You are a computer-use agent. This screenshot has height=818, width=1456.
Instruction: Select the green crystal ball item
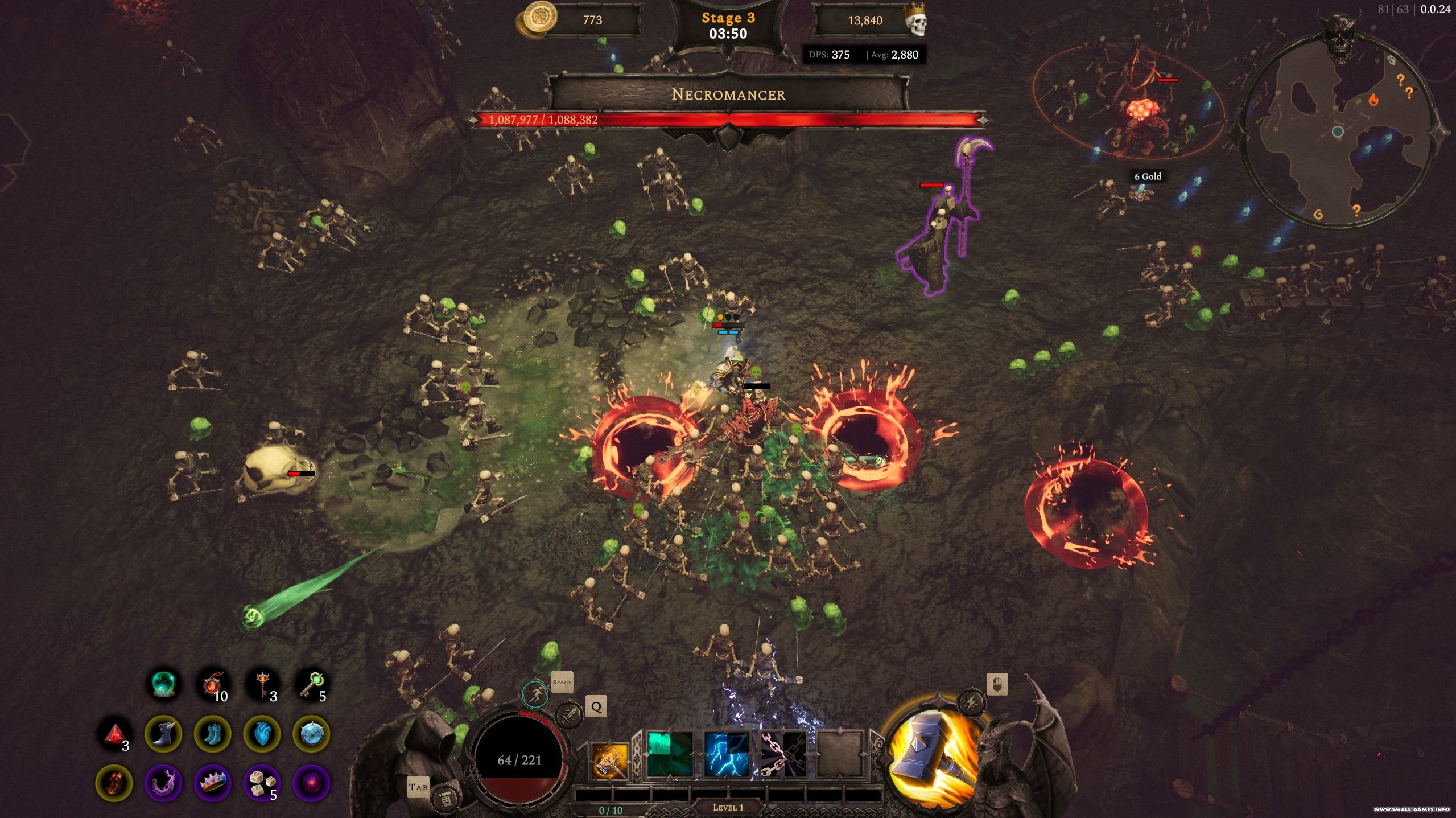click(x=165, y=684)
